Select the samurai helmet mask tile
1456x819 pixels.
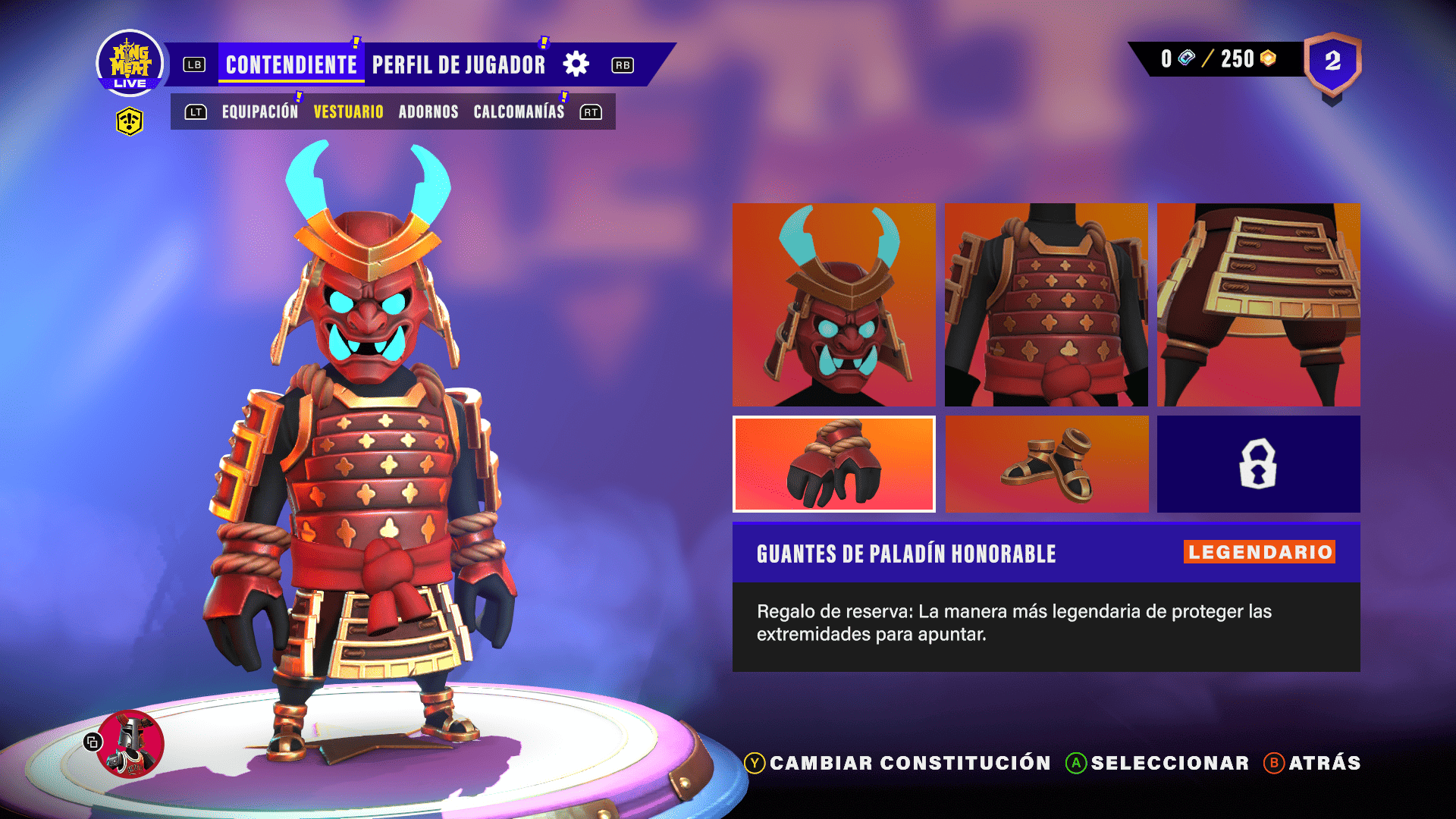pyautogui.click(x=833, y=304)
